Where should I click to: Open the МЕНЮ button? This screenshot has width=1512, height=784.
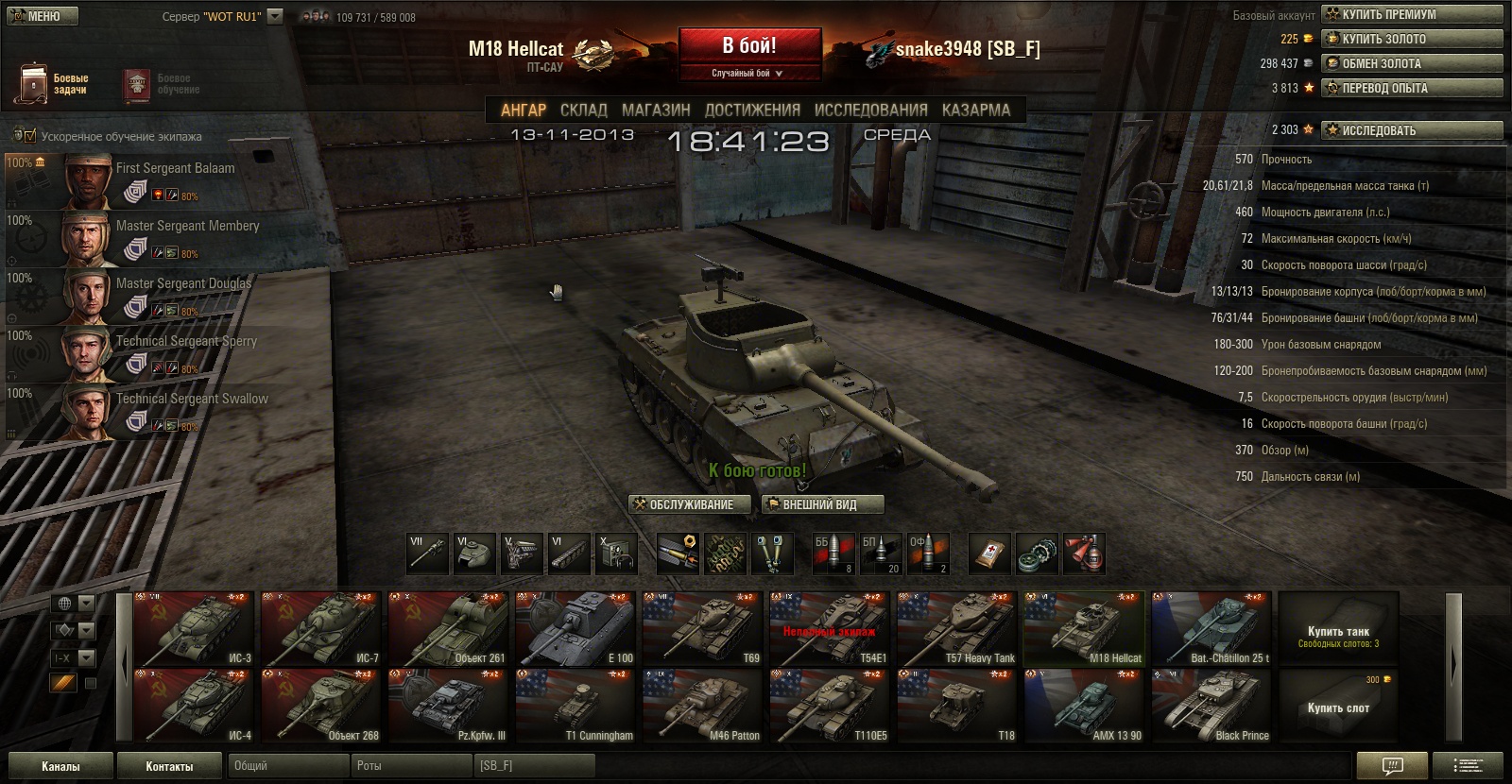coord(43,16)
